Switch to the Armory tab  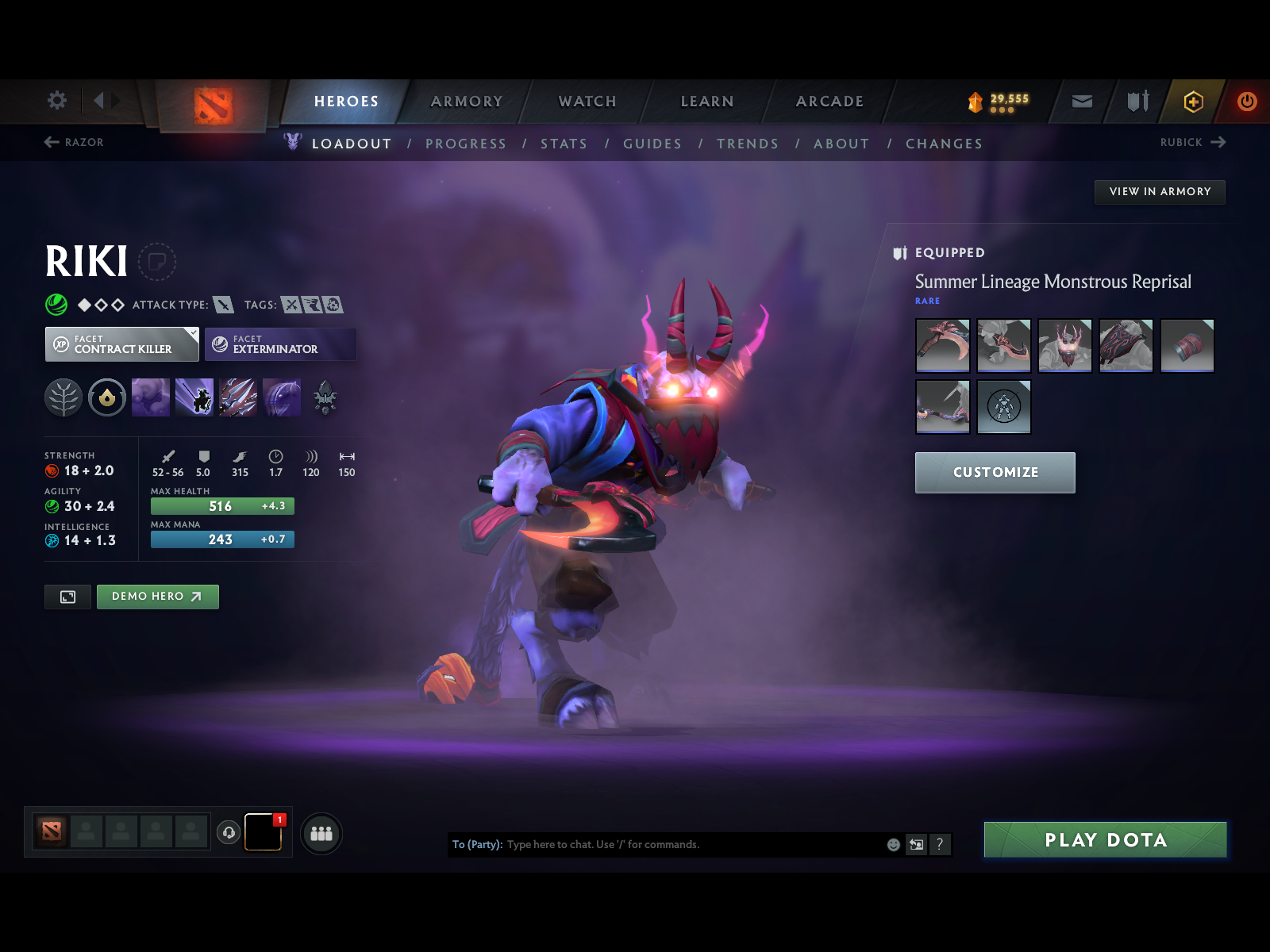tap(467, 102)
